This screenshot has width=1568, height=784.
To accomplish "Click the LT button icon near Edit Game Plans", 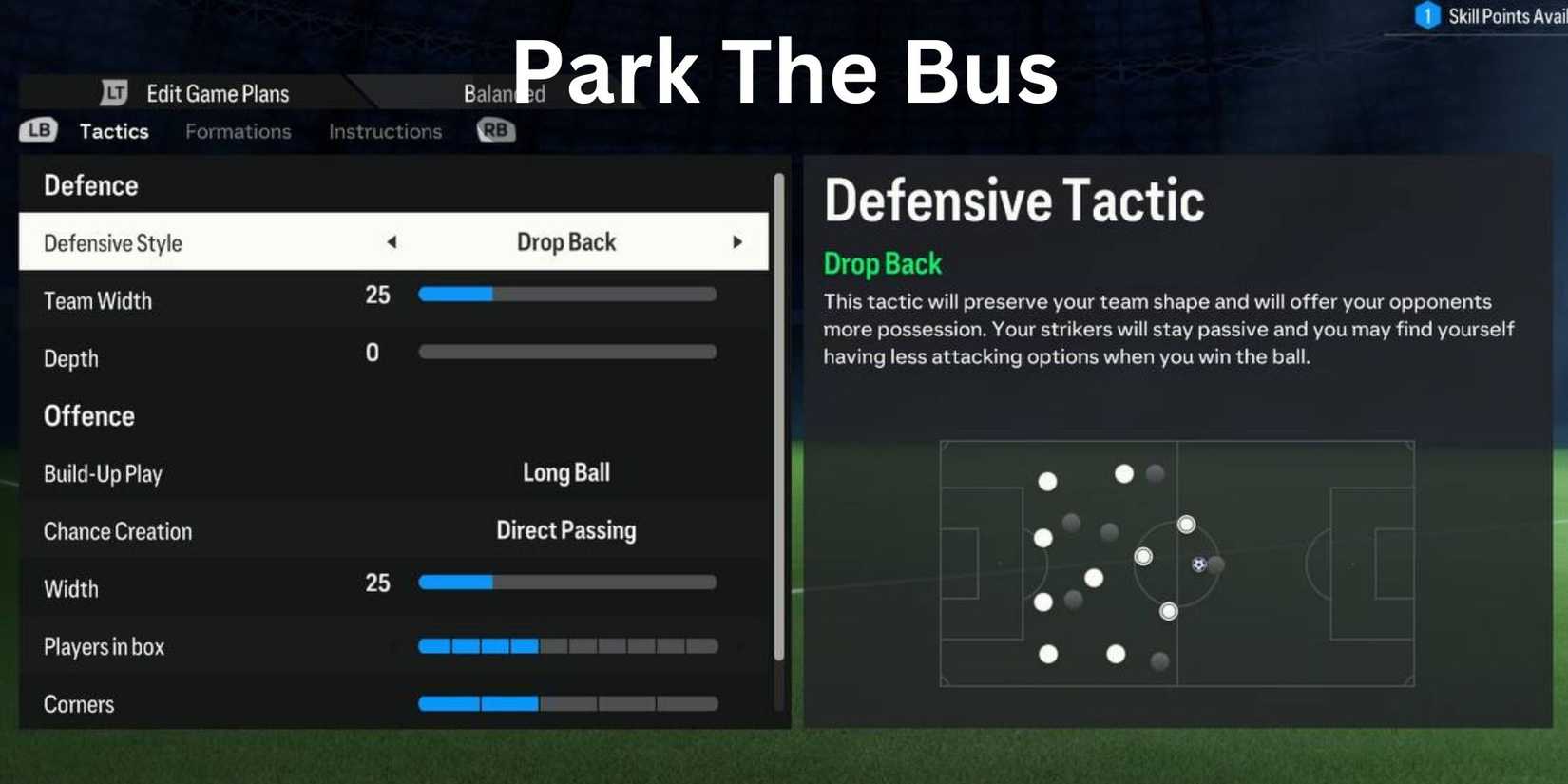I will [114, 93].
